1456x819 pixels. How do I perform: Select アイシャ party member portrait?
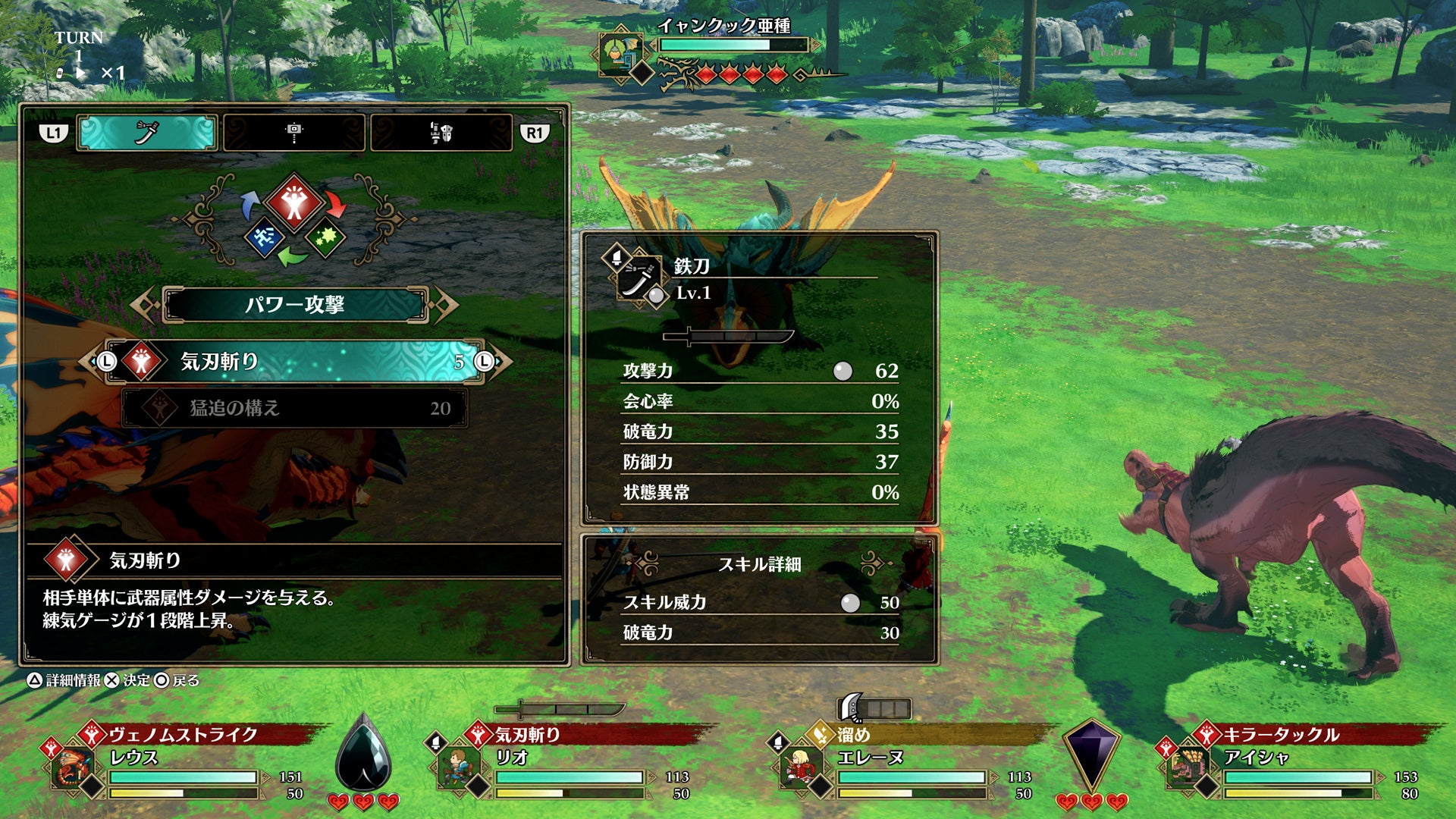click(x=1188, y=767)
